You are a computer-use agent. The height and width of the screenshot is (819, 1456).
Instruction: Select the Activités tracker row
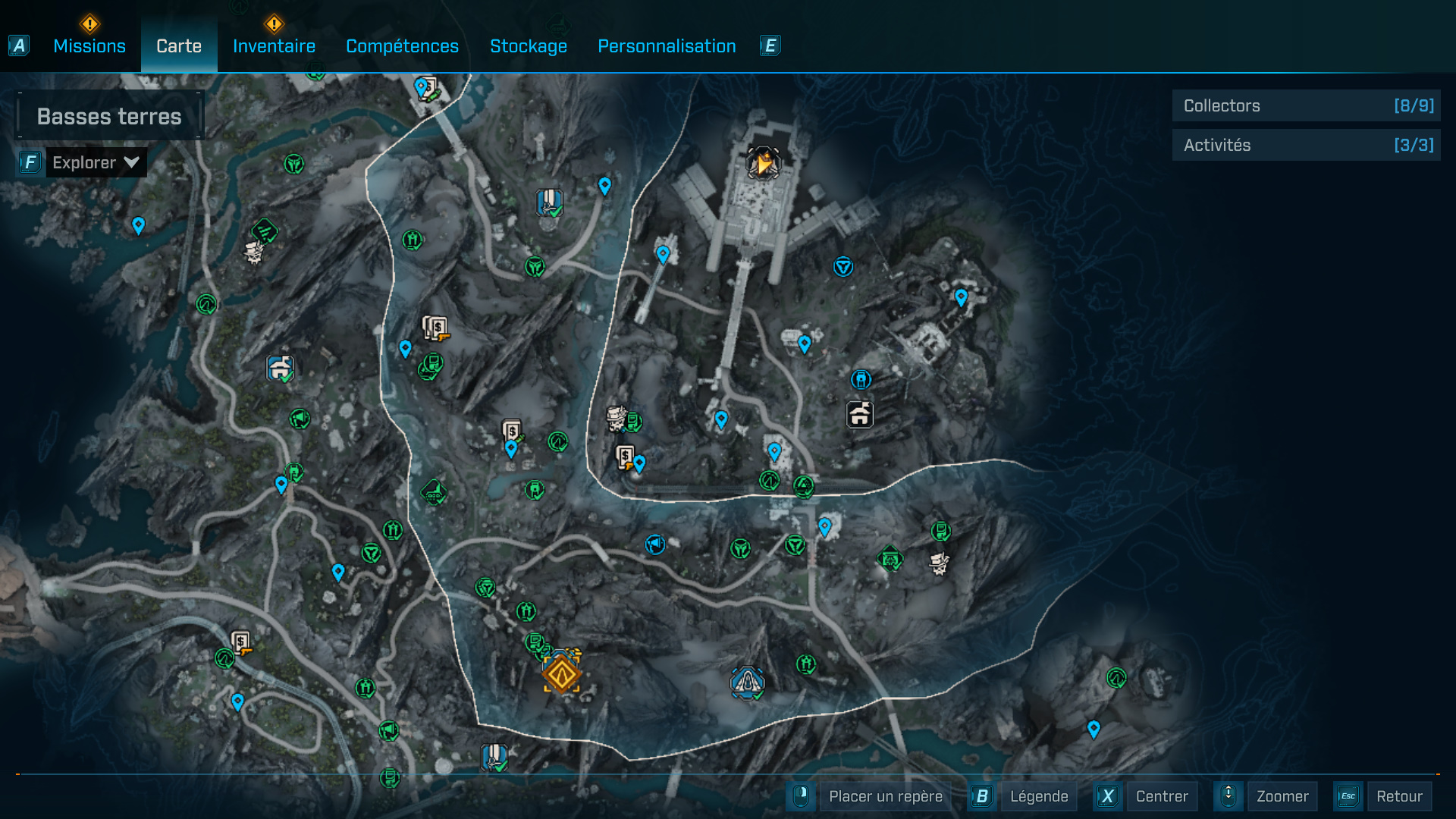point(1306,145)
